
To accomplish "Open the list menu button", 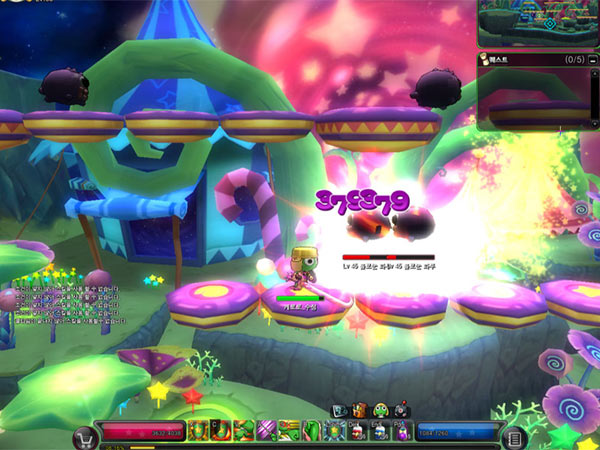I will tap(514, 438).
